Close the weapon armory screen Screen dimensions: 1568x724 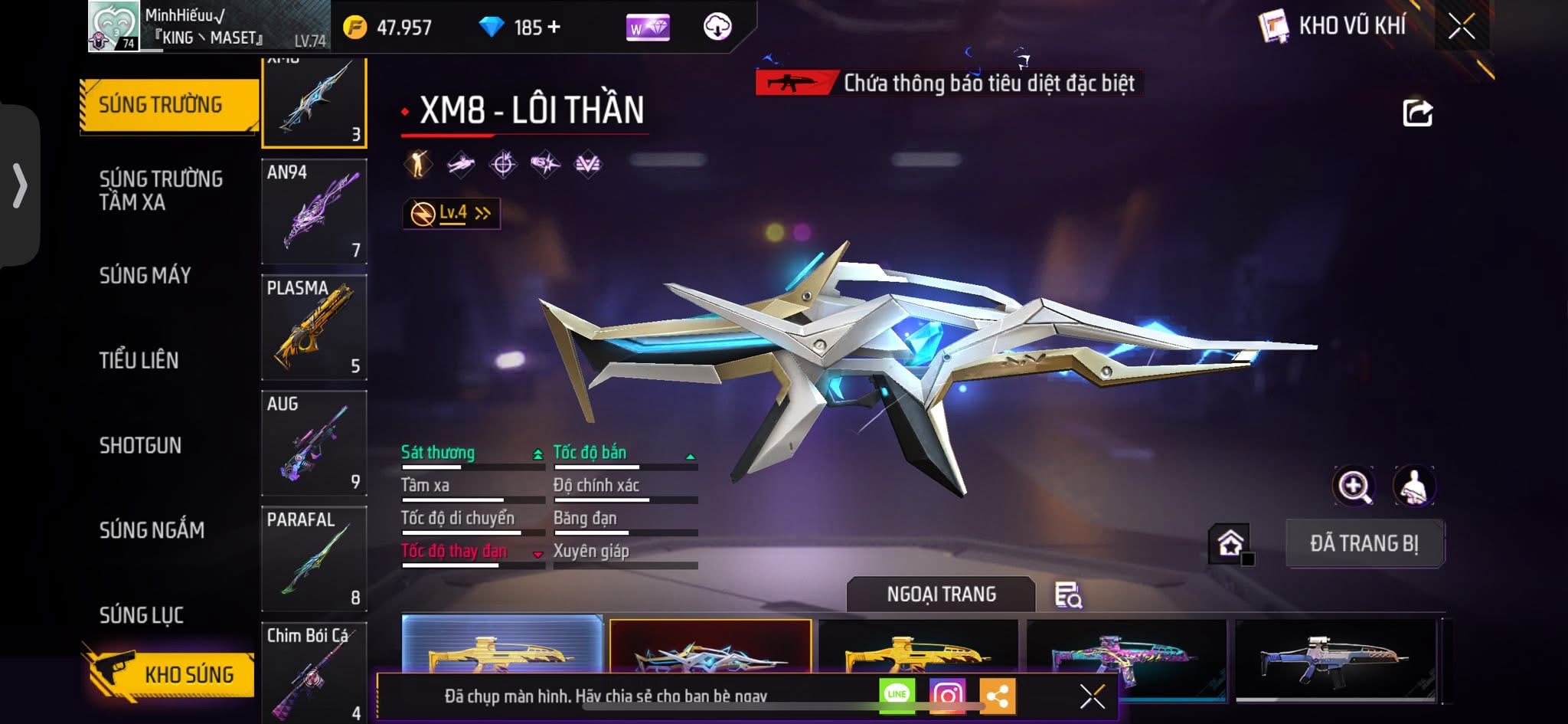point(1461,28)
